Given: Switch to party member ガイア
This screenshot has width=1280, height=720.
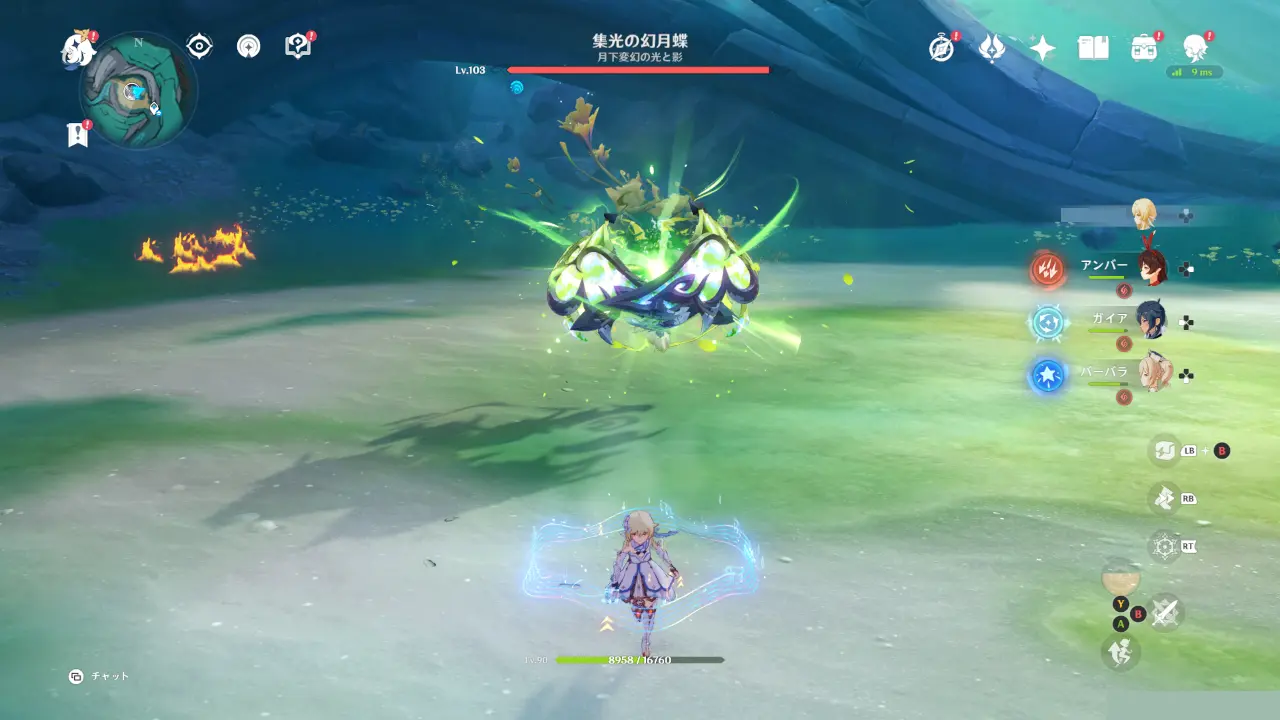Looking at the screenshot, I should click(x=1152, y=321).
